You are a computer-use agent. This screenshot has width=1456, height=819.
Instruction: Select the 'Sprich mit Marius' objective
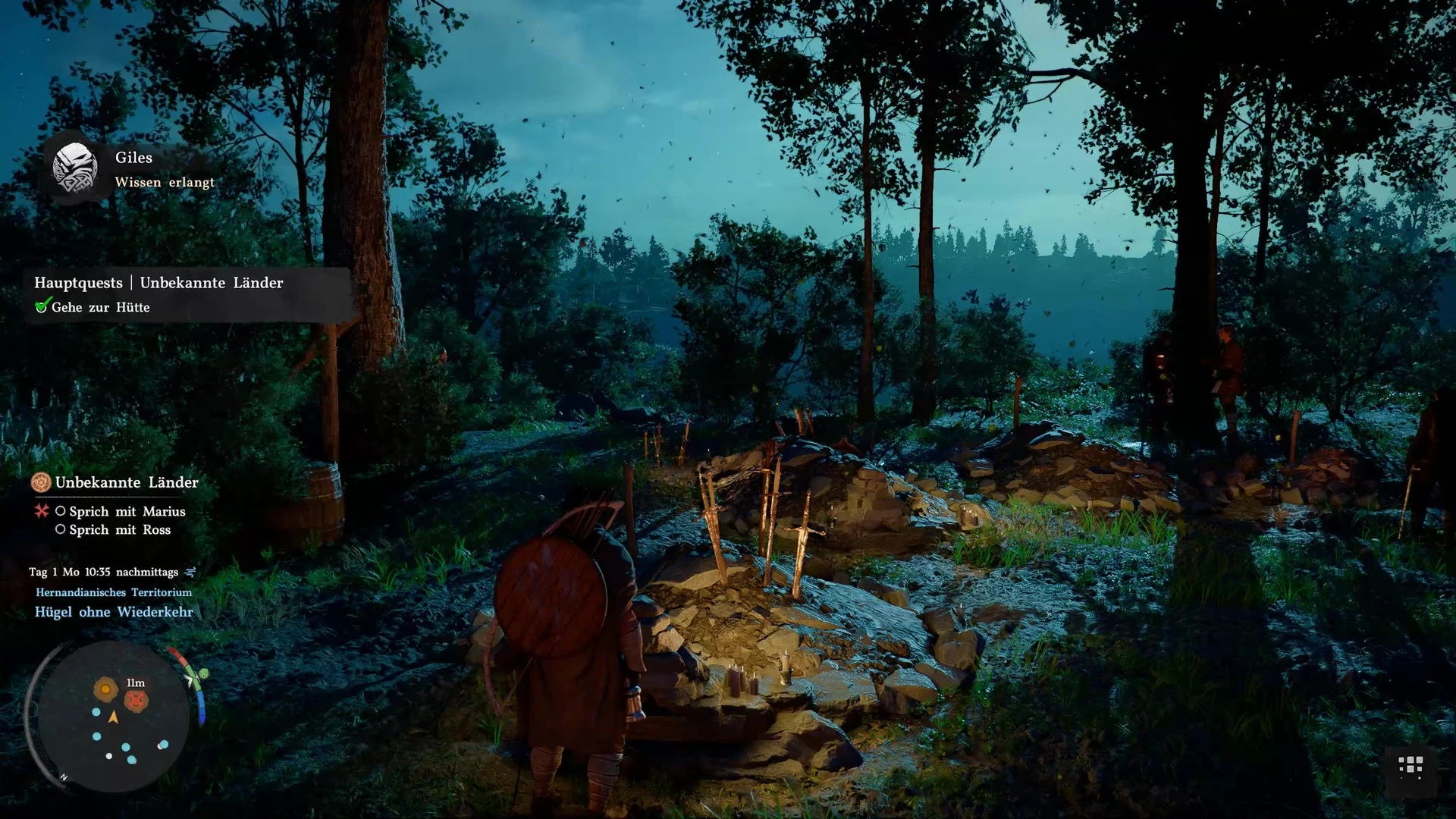point(127,511)
